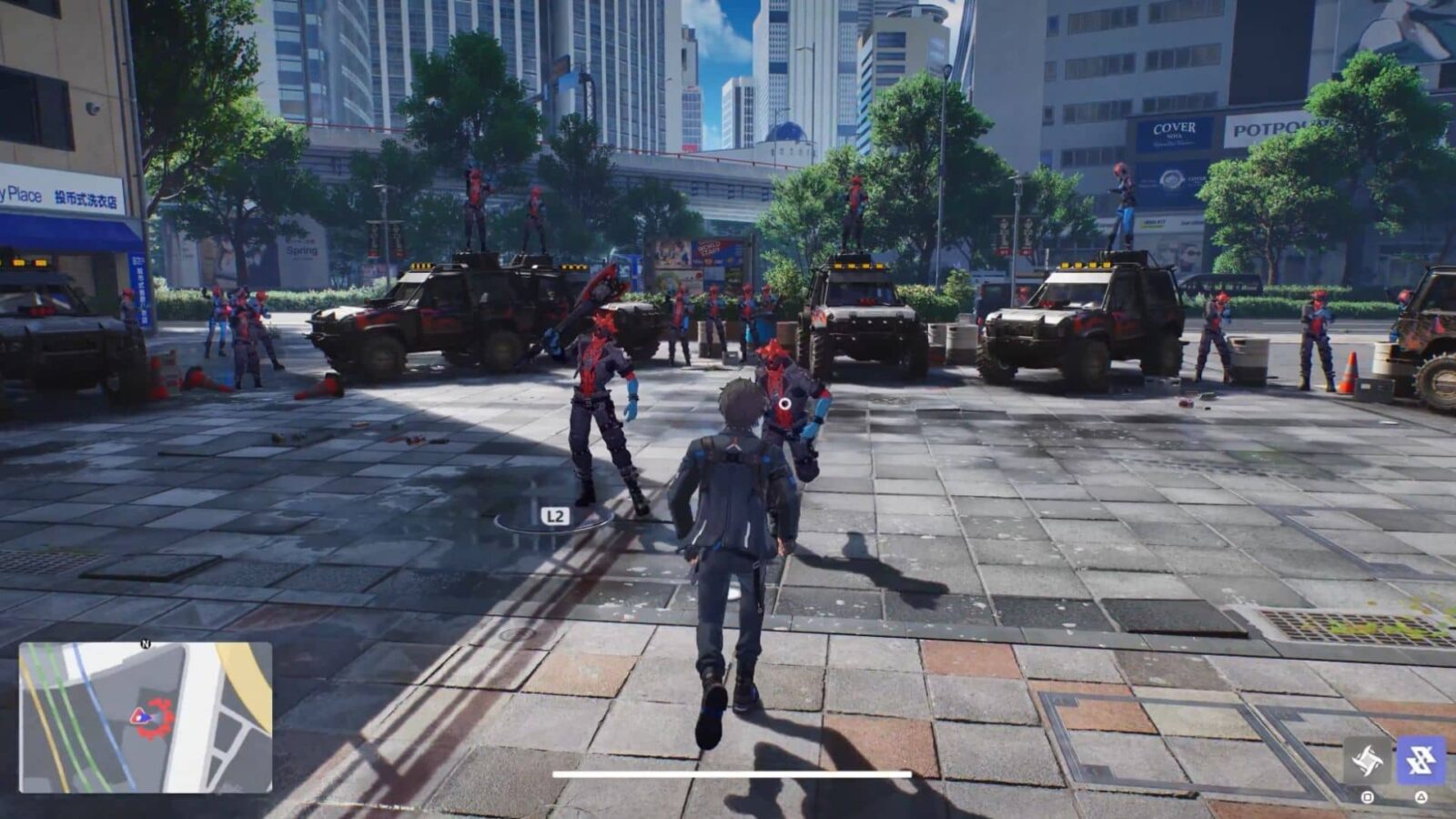Activate the gray scroll ability icon
The width and height of the screenshot is (1456, 819).
(1367, 759)
